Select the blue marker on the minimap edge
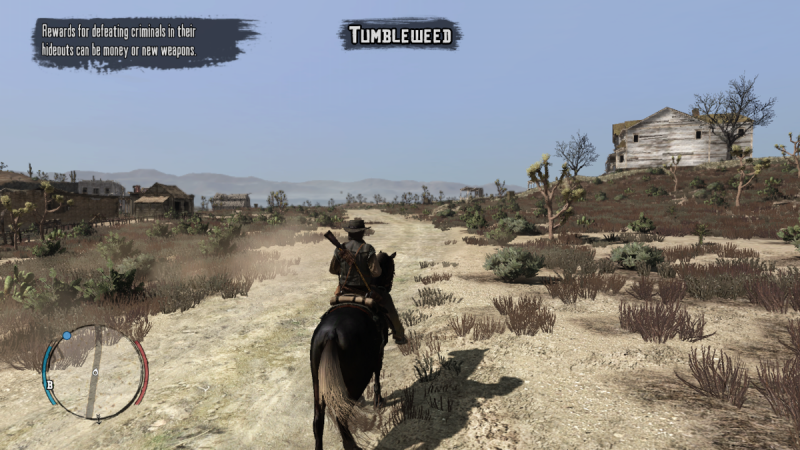Screen dimensions: 800x450 point(67,336)
